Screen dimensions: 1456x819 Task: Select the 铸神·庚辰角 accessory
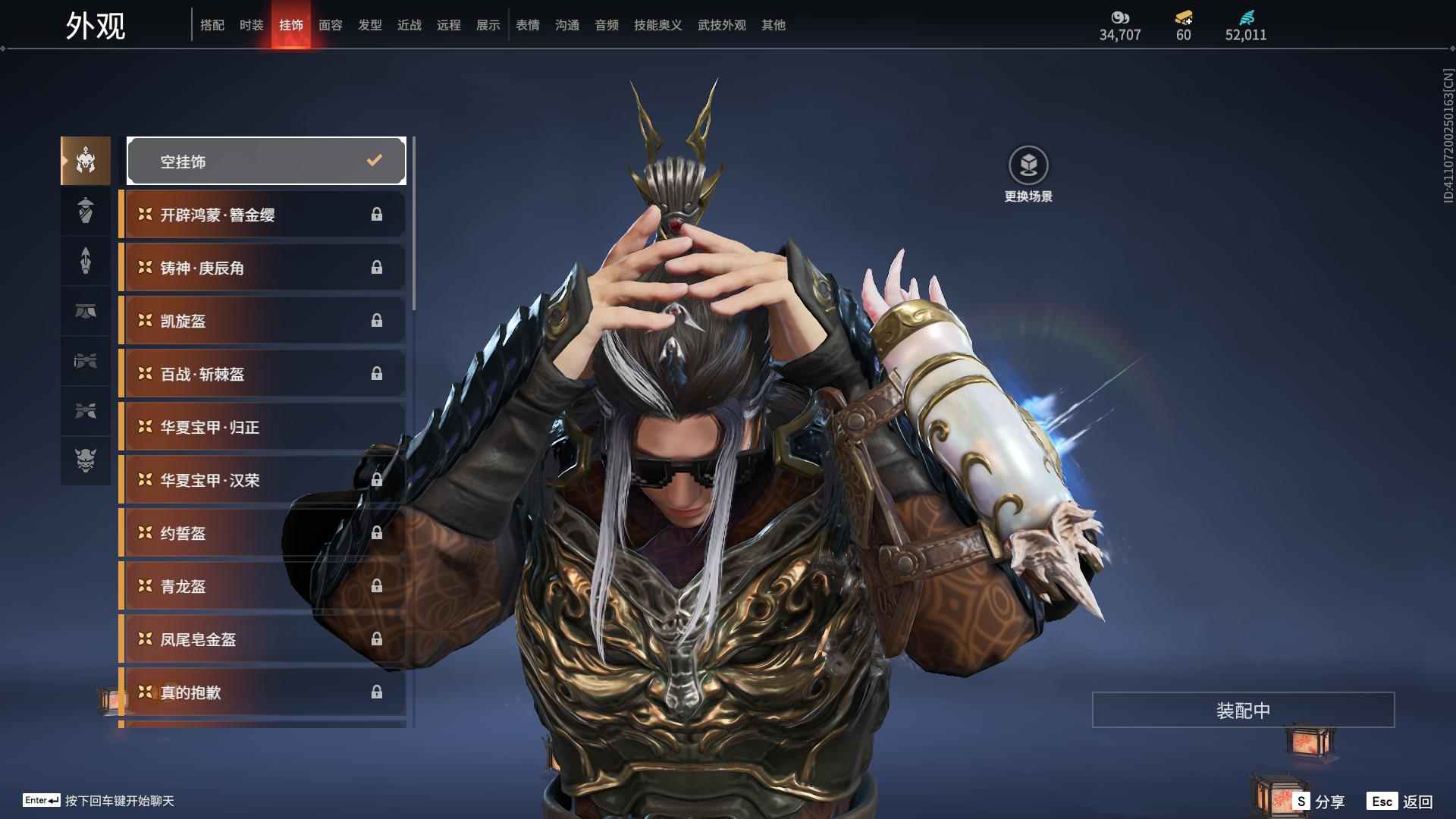tap(262, 268)
